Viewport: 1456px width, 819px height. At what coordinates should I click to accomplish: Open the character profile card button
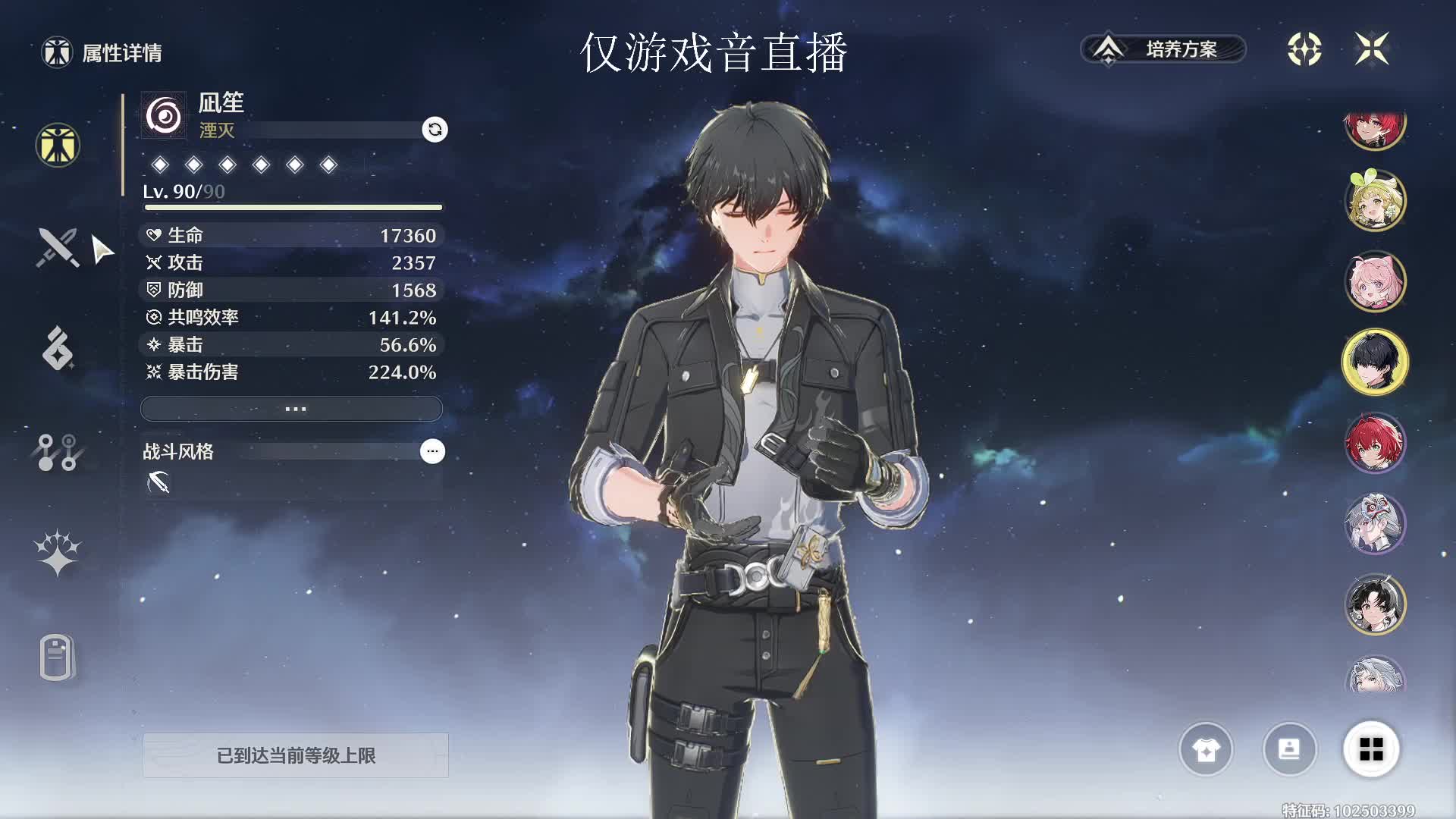pyautogui.click(x=1289, y=750)
